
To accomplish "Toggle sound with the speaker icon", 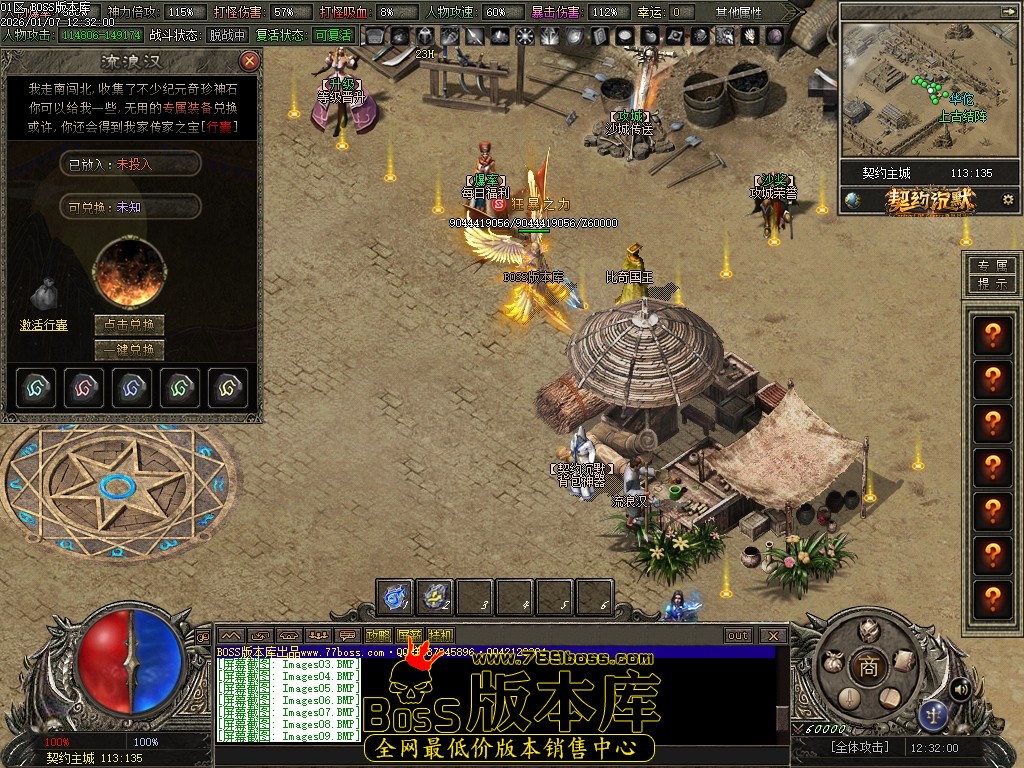I will tap(960, 688).
